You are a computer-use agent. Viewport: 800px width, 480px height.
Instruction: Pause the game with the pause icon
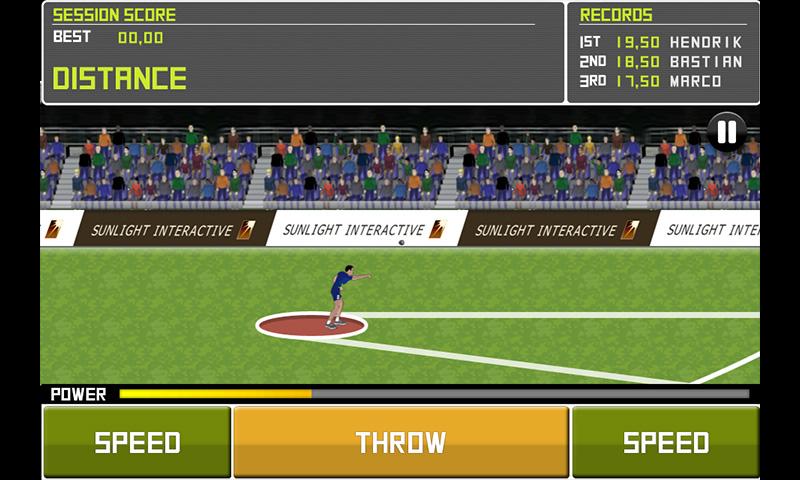[727, 131]
